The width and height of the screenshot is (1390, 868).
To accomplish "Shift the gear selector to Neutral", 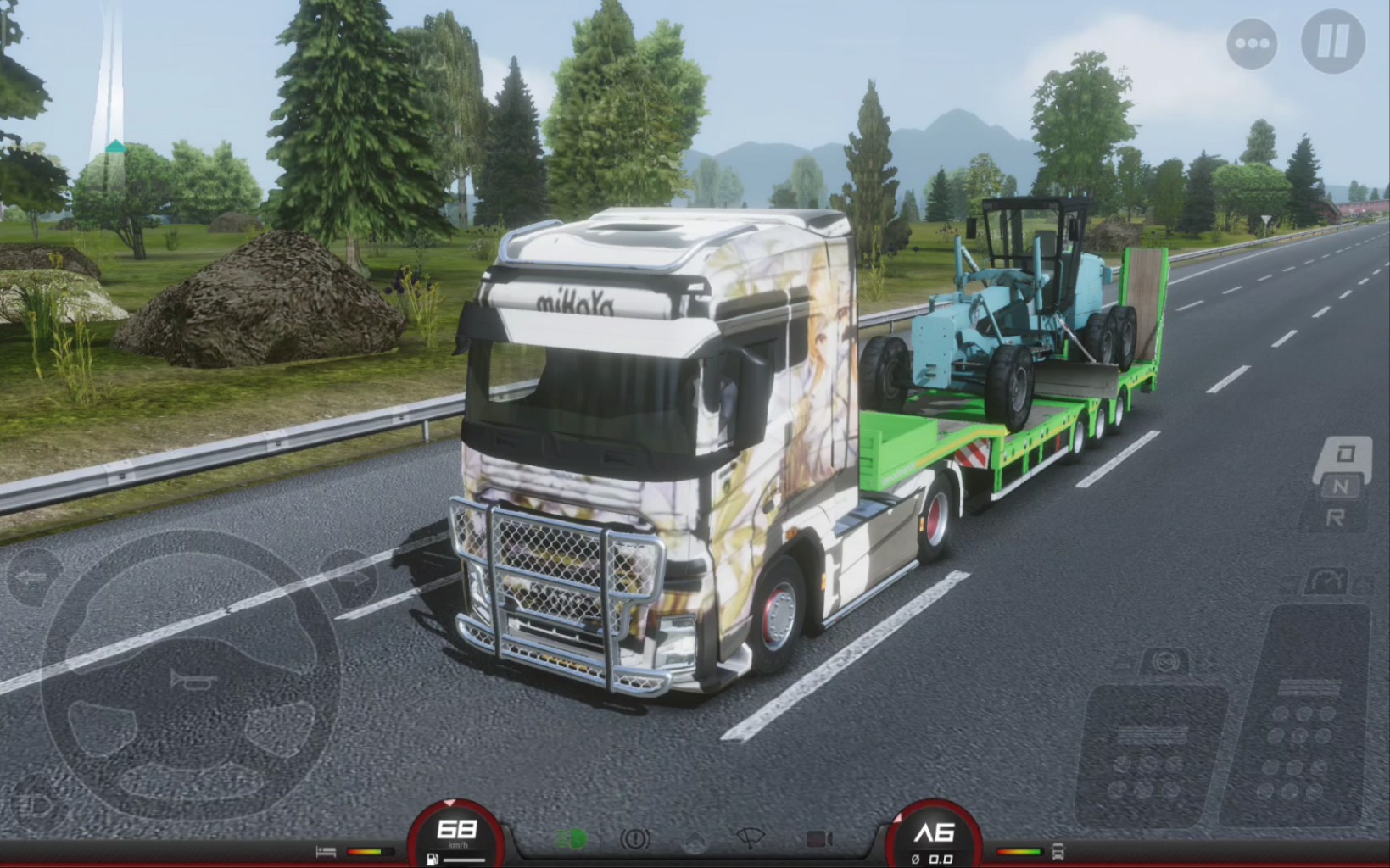I will (1340, 487).
